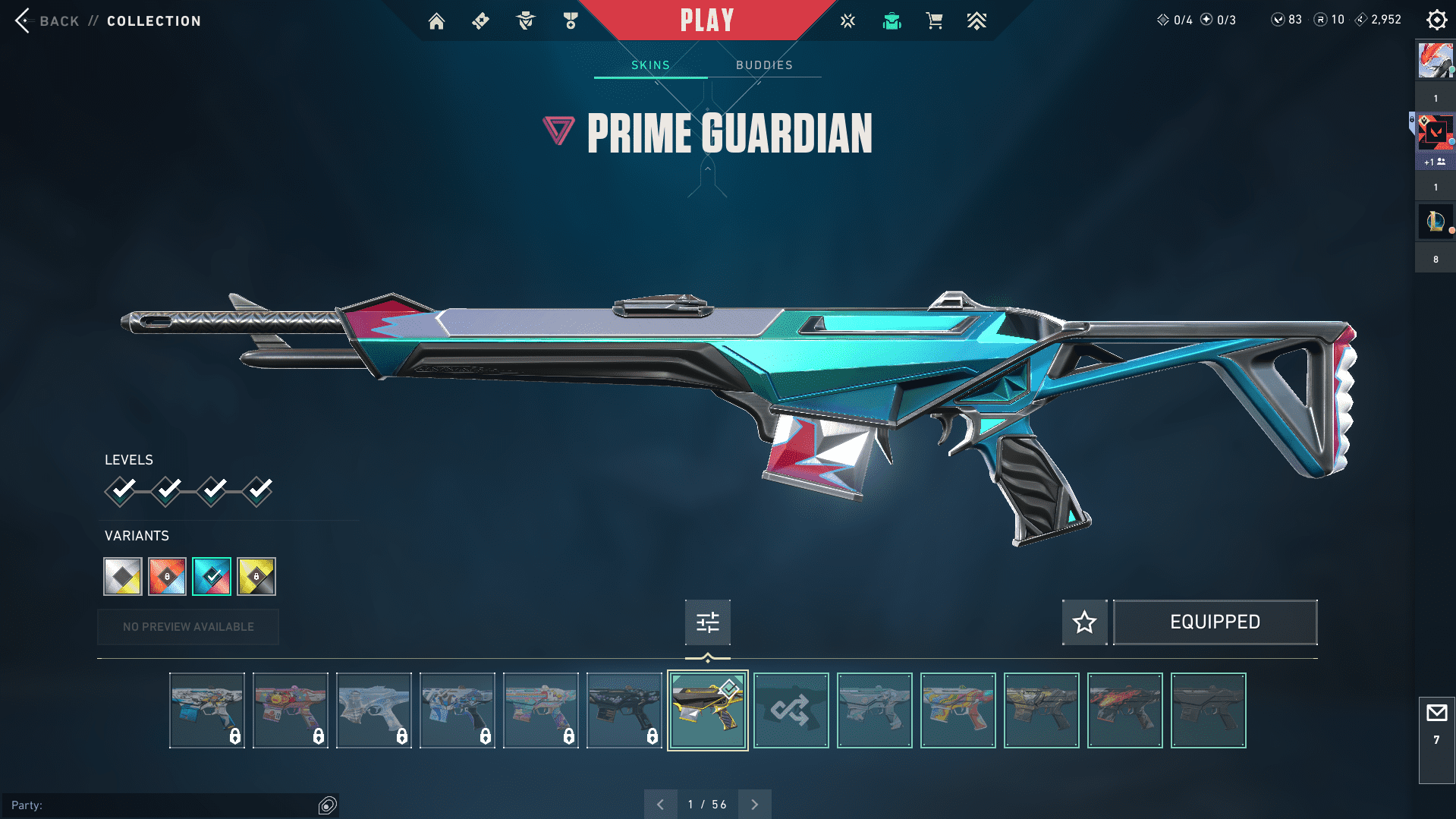Open the settings gear

tap(1436, 20)
